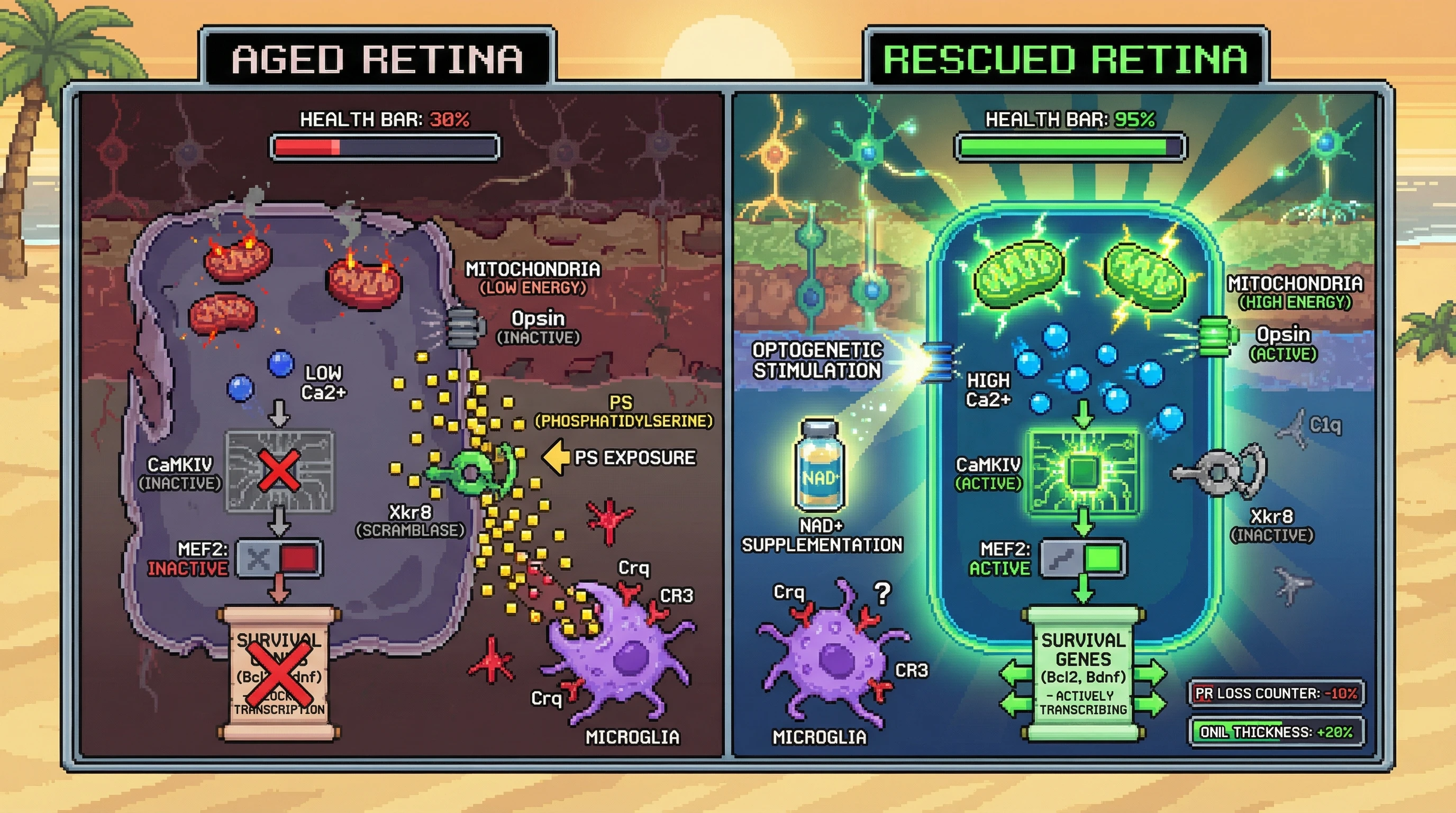
Task: Switch to the Aged Retina tab
Action: (378, 58)
